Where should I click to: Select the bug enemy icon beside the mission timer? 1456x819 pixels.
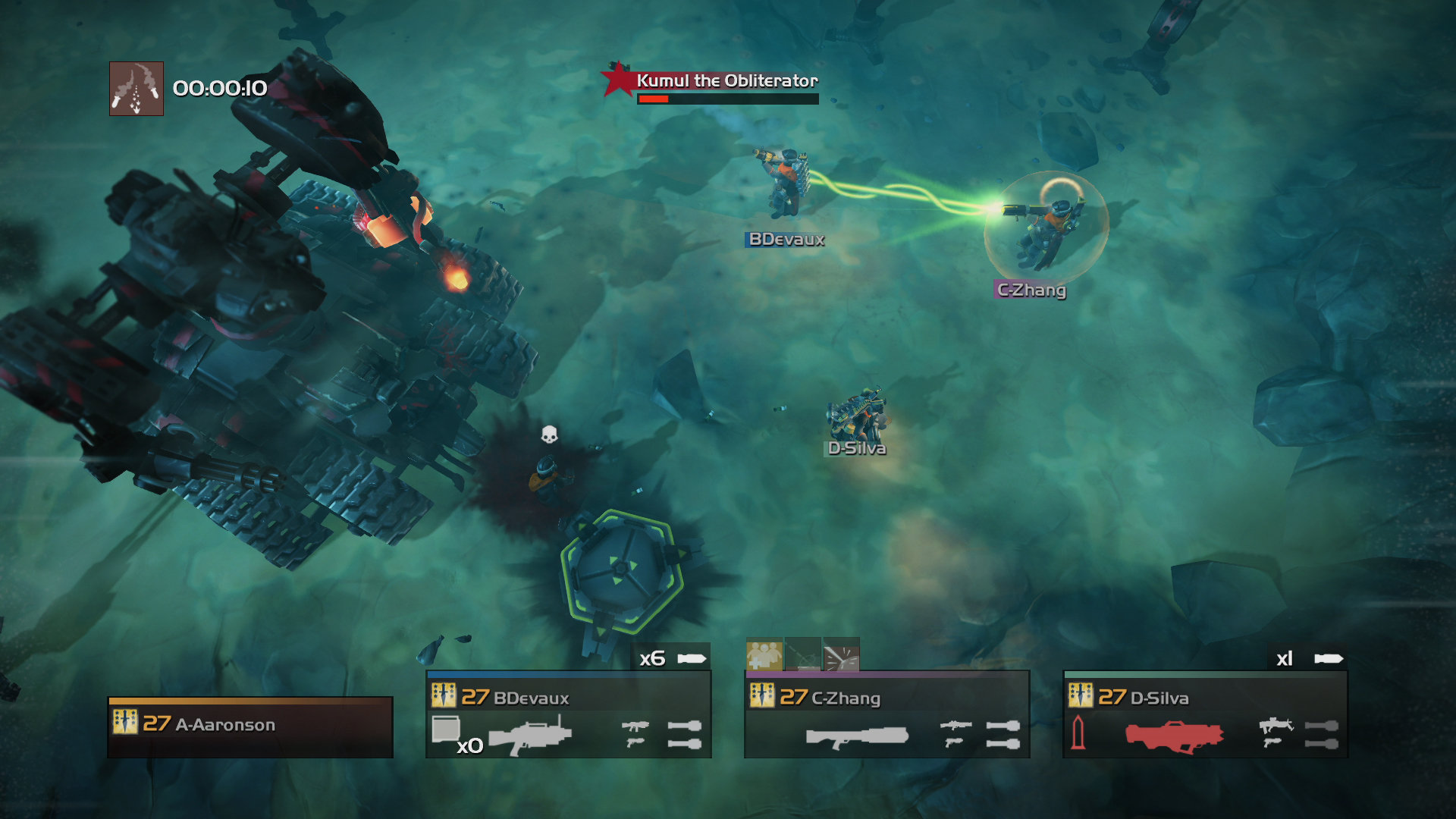pos(135,87)
